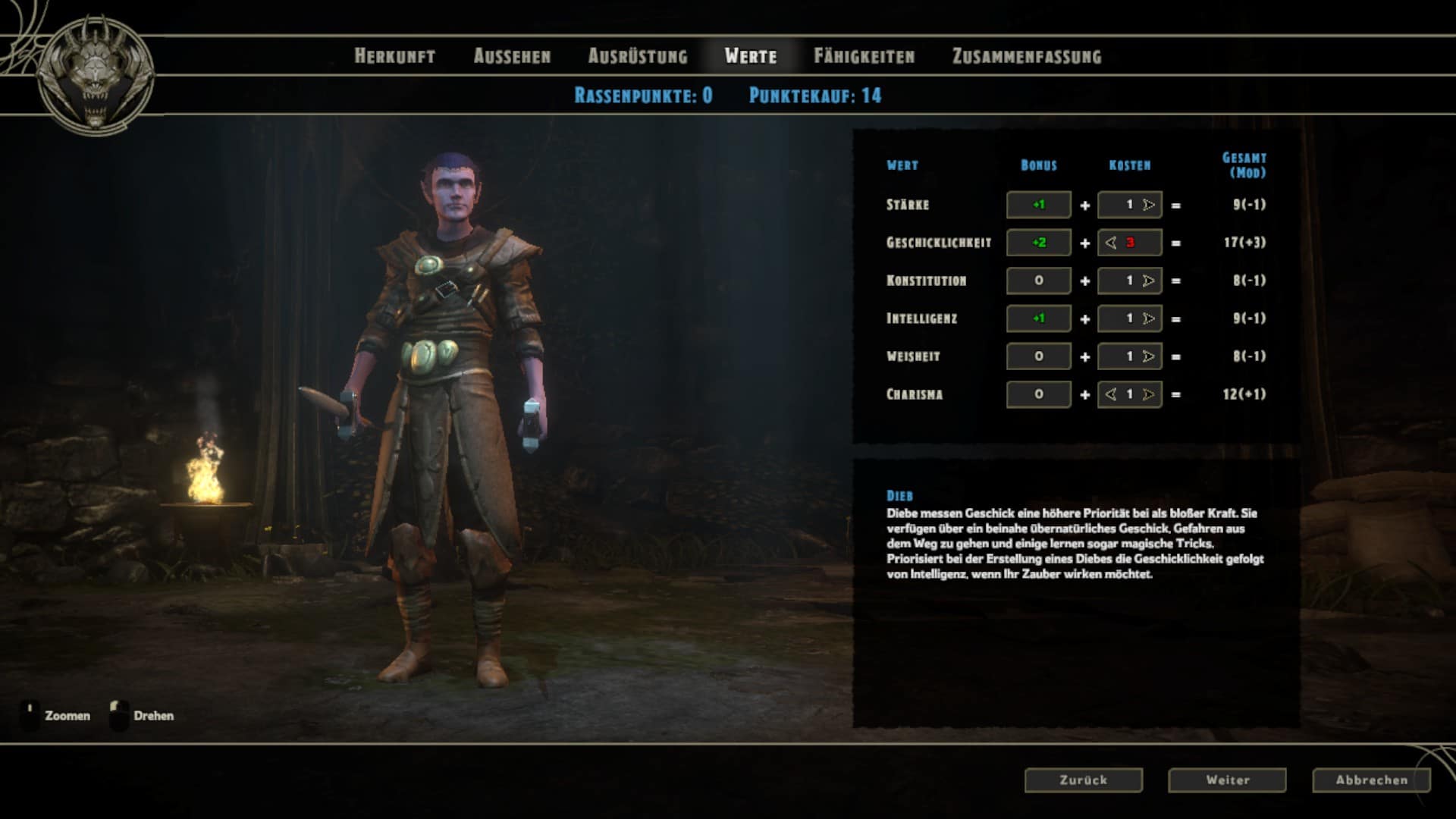
Task: Open the Aussehen tab
Action: click(512, 56)
